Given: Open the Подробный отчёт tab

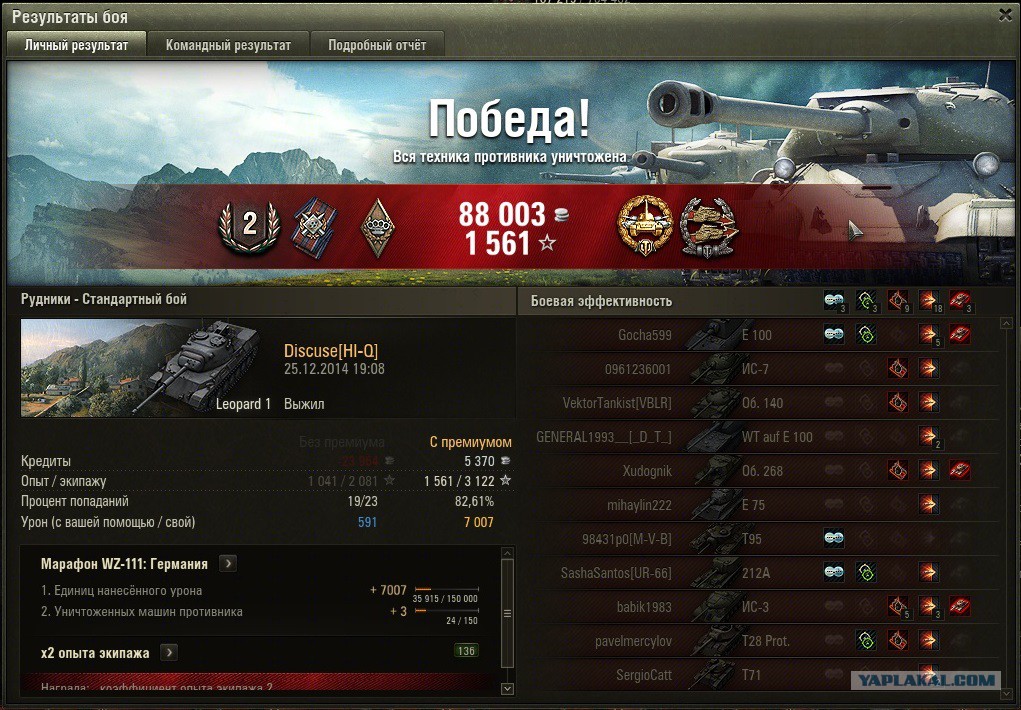Looking at the screenshot, I should tap(377, 45).
